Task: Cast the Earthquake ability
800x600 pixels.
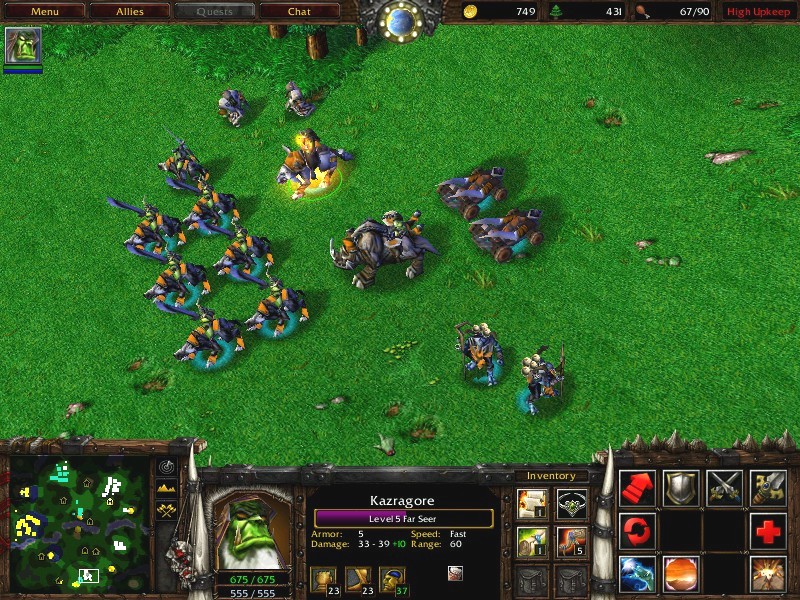Action: tap(769, 573)
